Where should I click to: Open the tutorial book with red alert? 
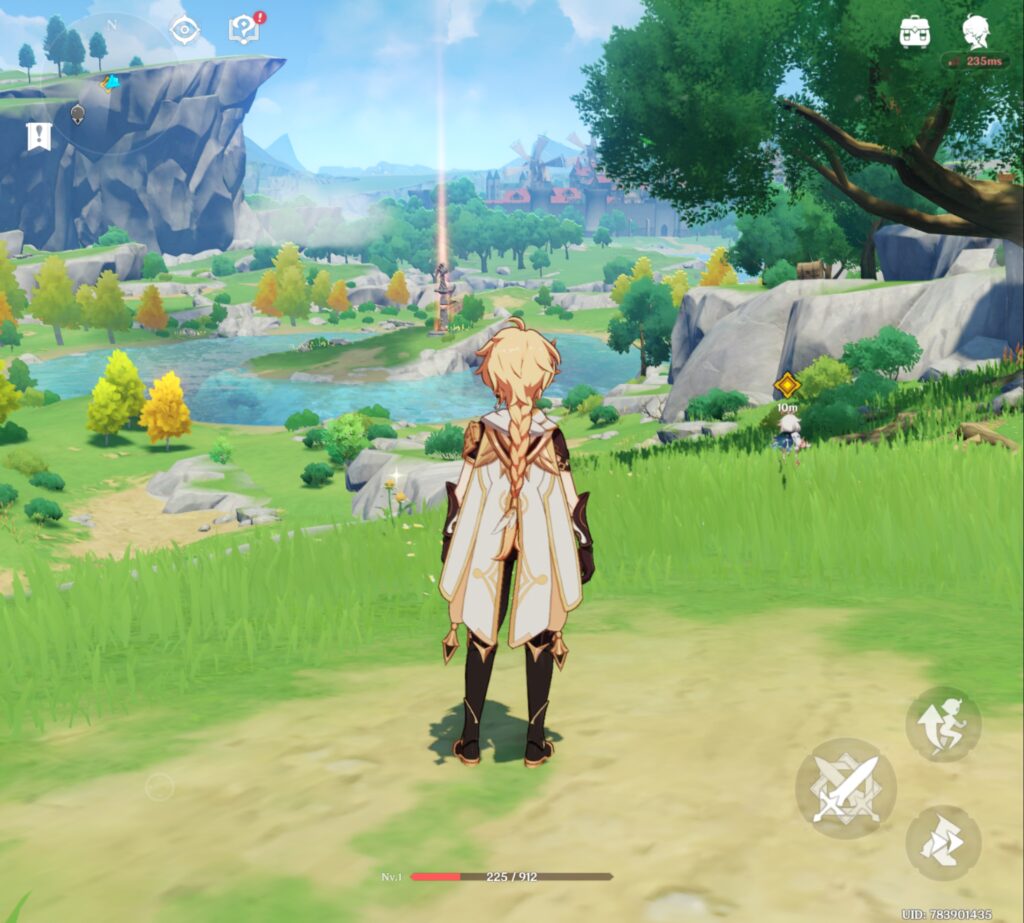[244, 30]
